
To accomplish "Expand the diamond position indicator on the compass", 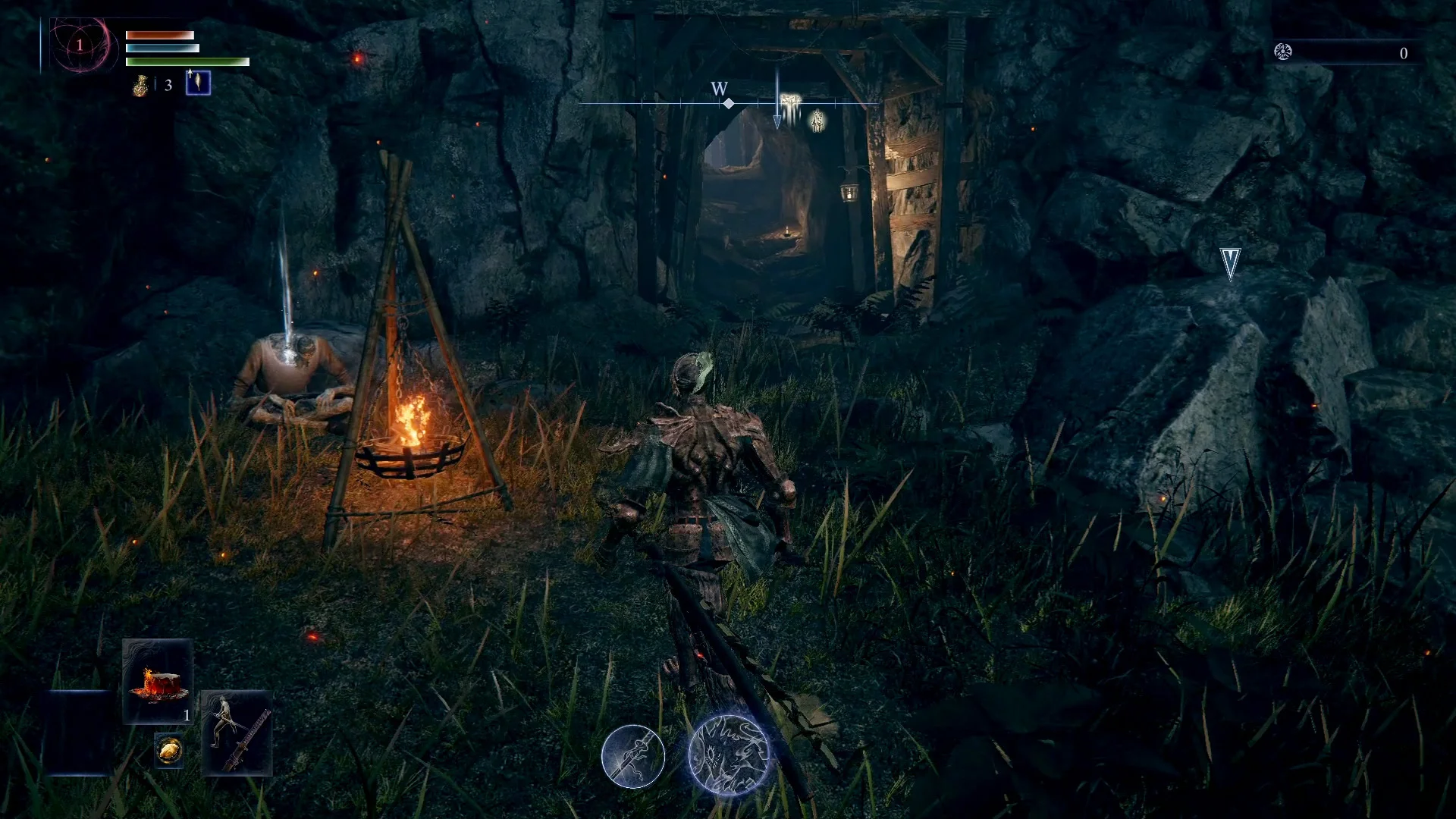I will pos(727,103).
